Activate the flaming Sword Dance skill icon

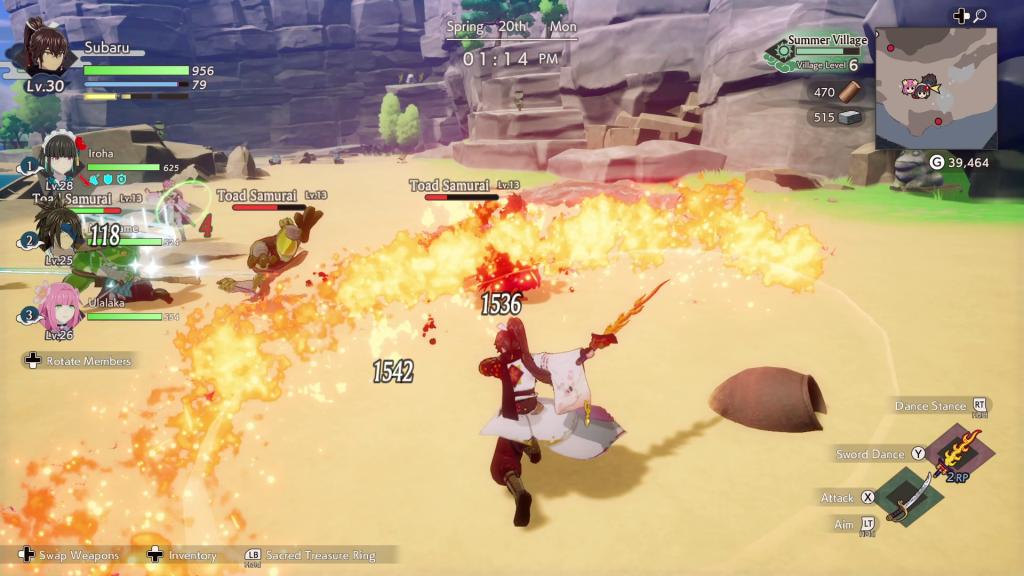pyautogui.click(x=956, y=452)
